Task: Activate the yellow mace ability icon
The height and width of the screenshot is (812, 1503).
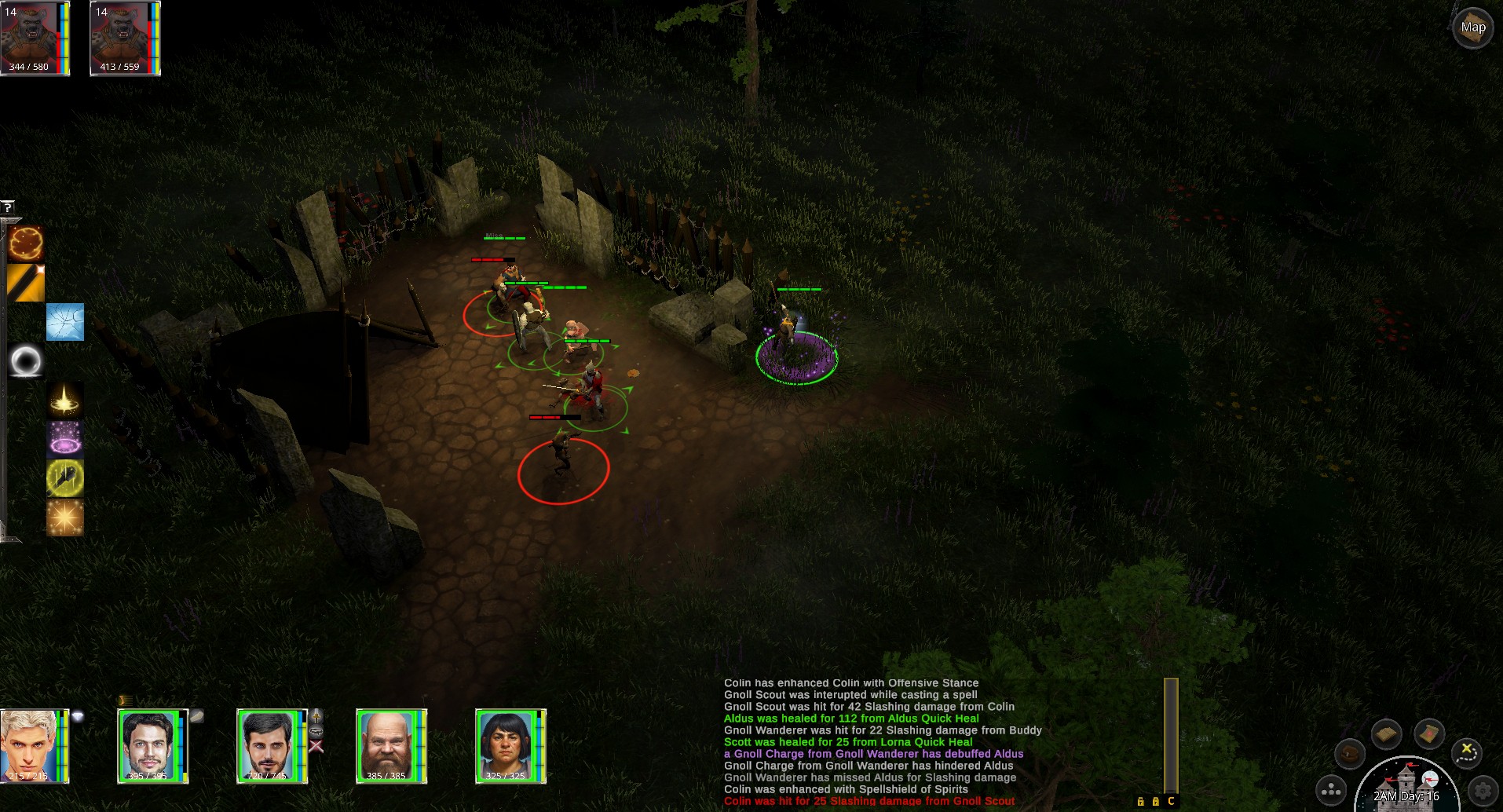Action: click(x=64, y=478)
